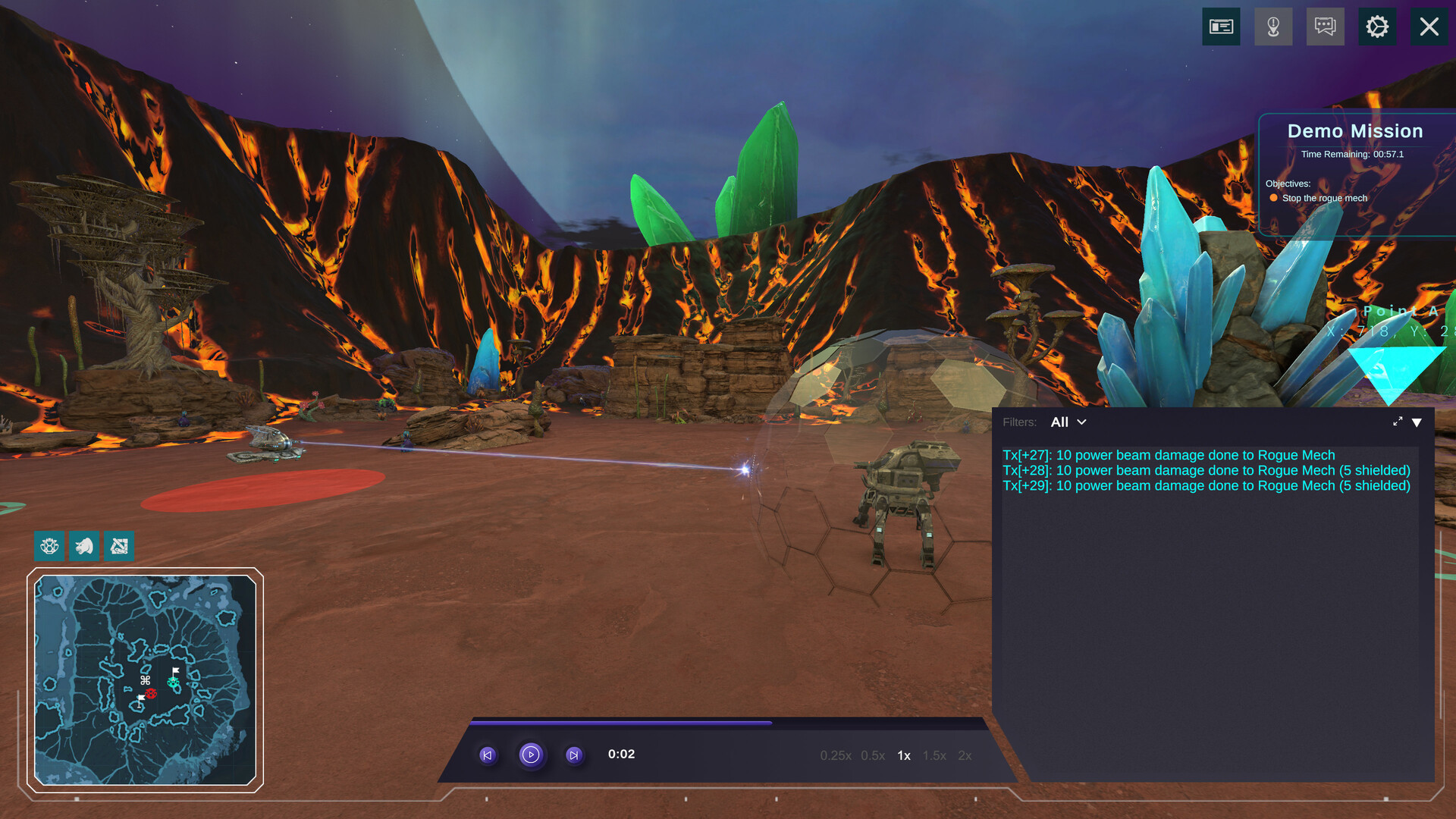
Task: Toggle playback speed to 0.5x
Action: (x=872, y=755)
